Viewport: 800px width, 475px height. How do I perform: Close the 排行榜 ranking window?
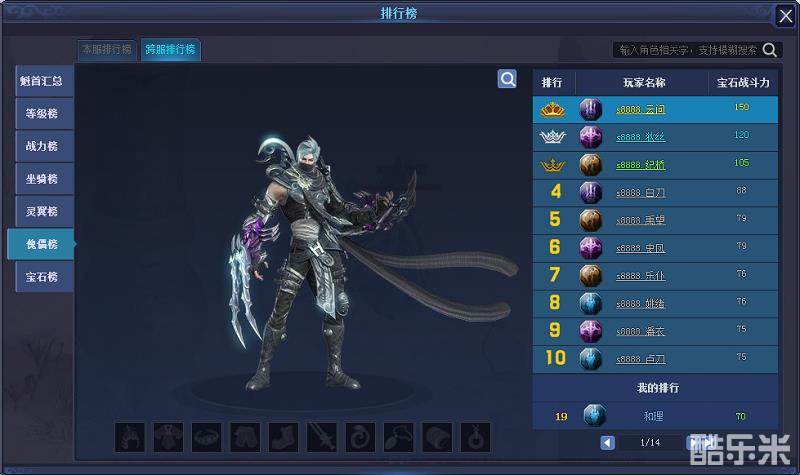tap(785, 15)
